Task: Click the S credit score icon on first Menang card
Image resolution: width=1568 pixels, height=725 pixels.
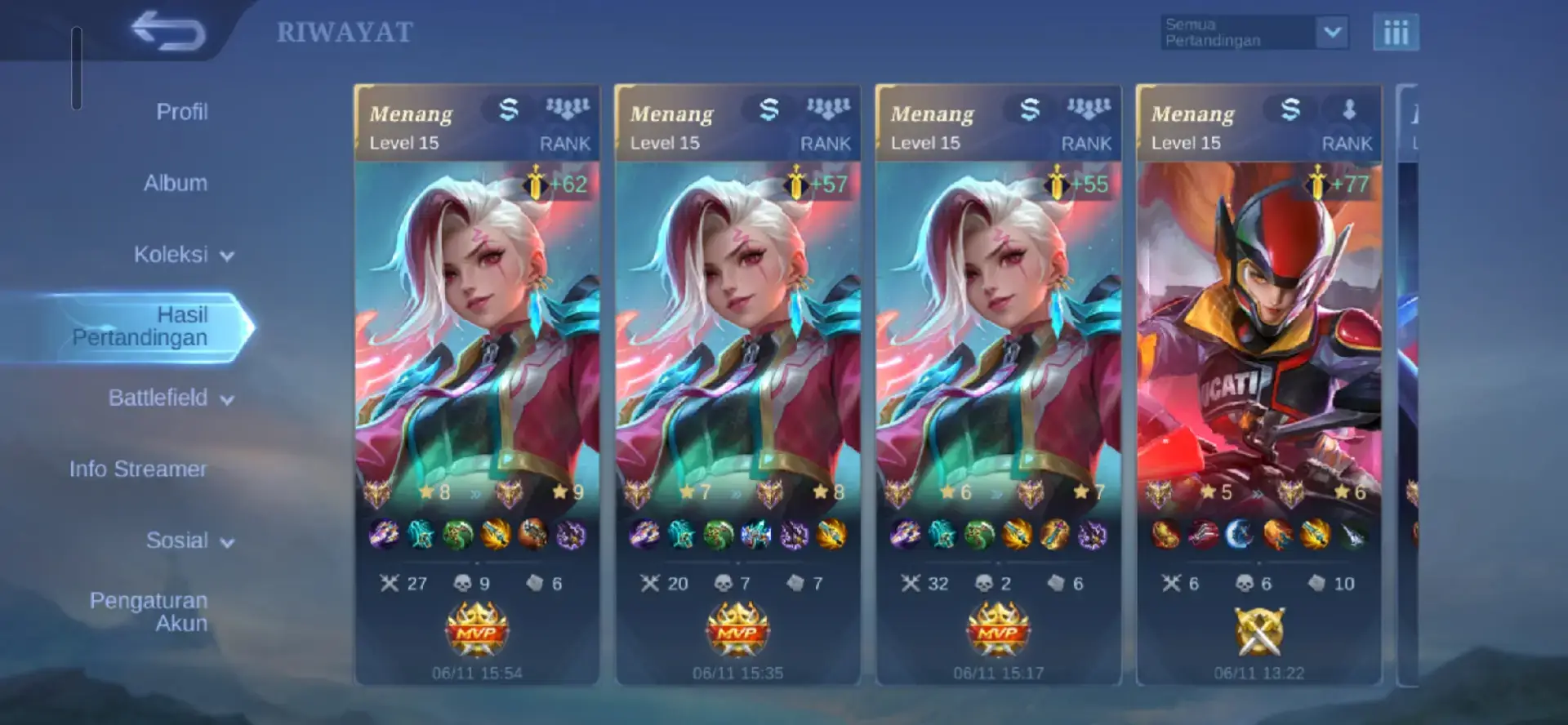Action: (x=506, y=109)
